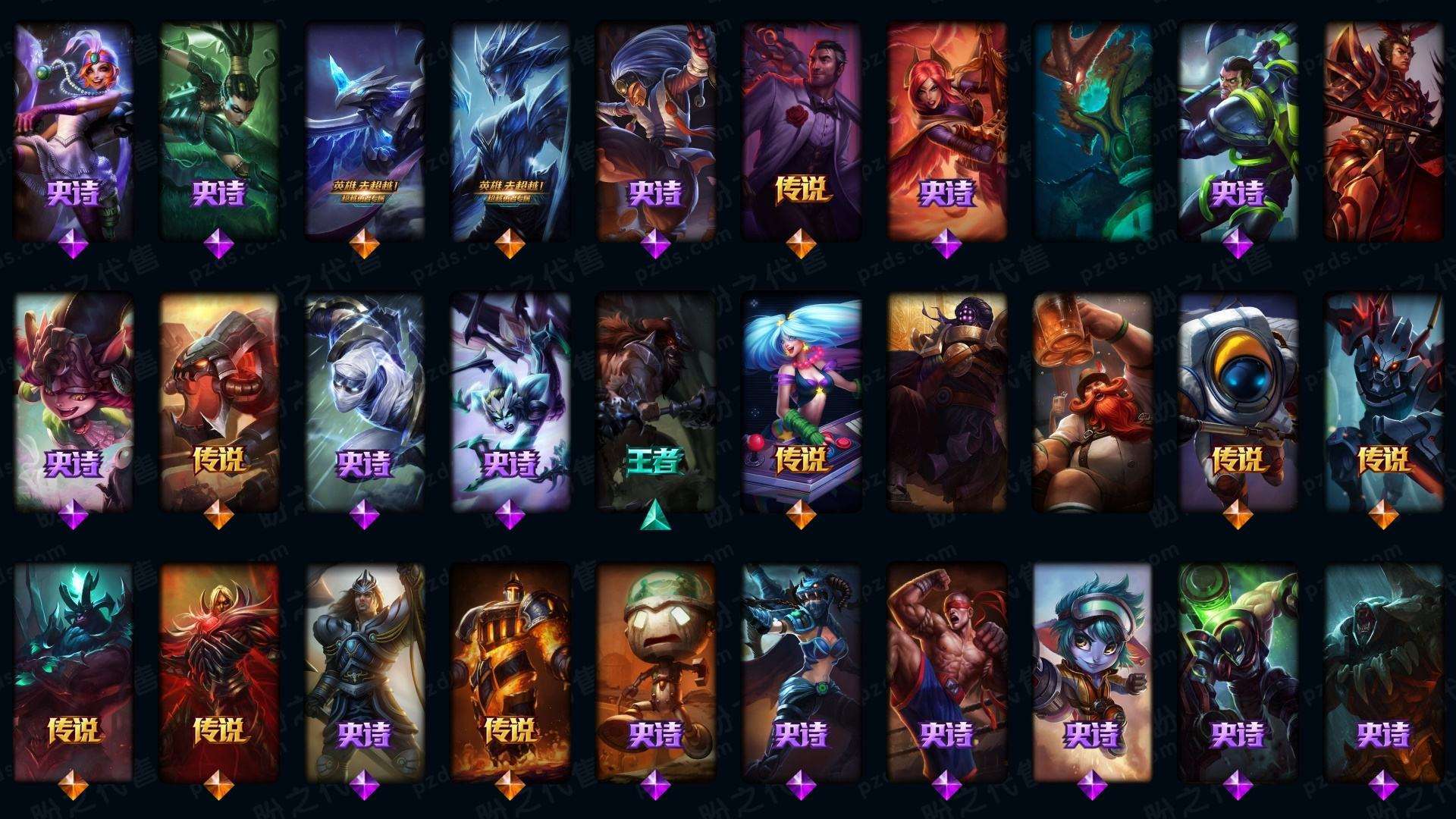Choose the Arcade Sona skin card

pyautogui.click(x=801, y=402)
